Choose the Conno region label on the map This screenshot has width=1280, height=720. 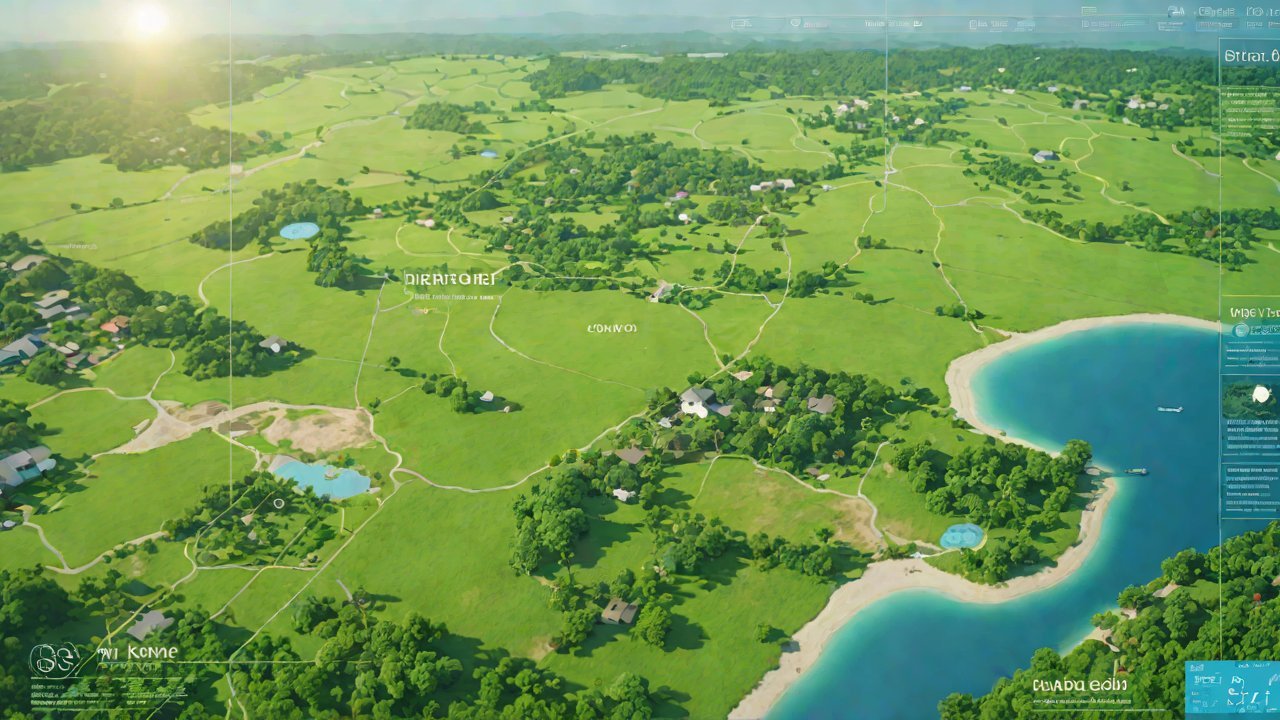611,327
